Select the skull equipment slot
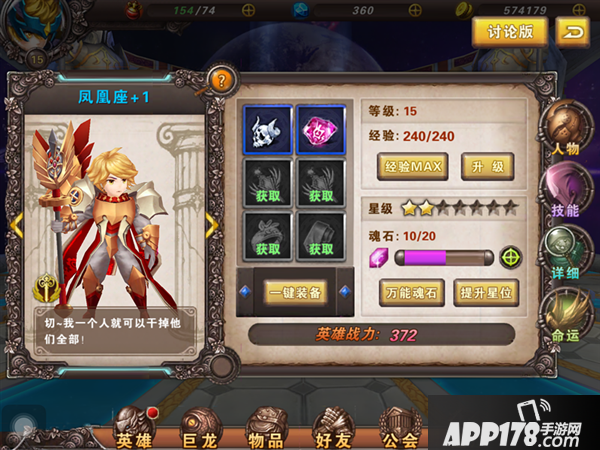The image size is (600, 450). 267,128
